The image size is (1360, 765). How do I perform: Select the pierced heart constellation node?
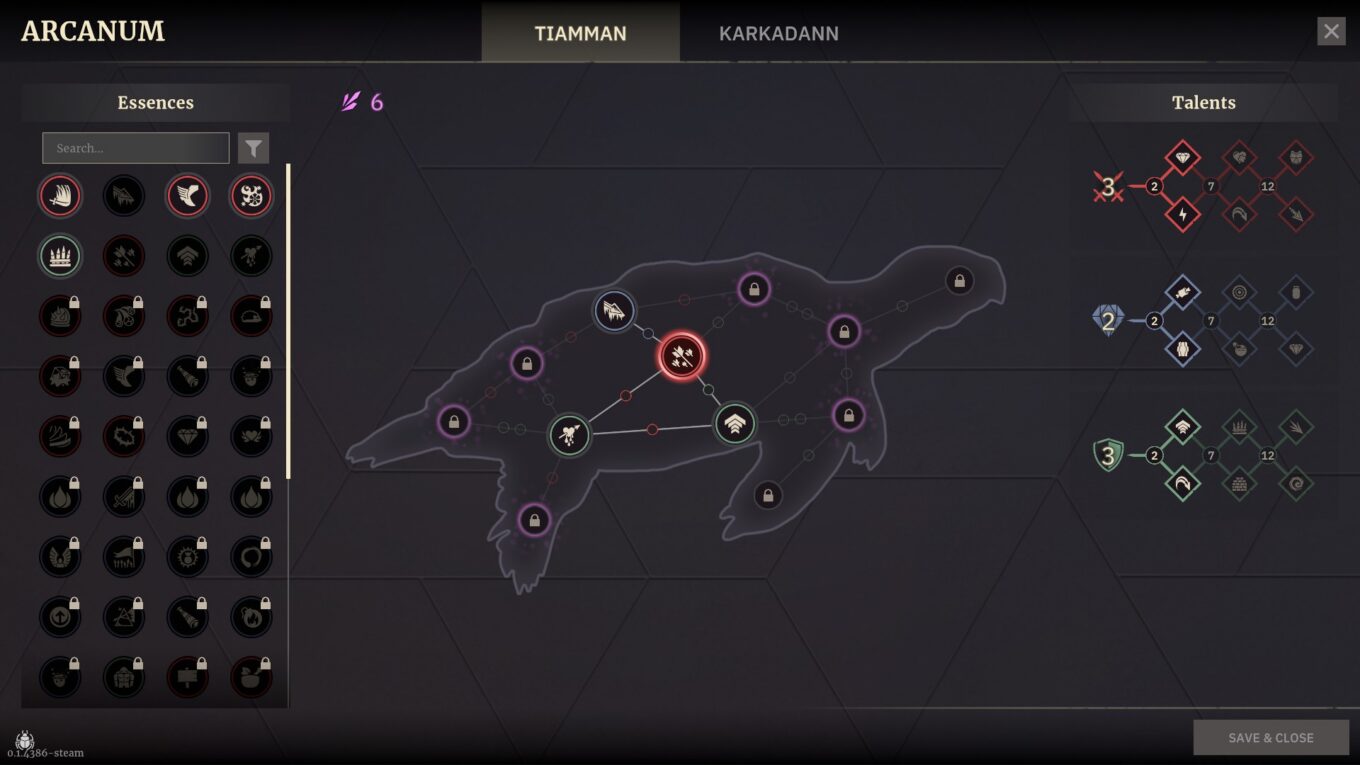570,434
